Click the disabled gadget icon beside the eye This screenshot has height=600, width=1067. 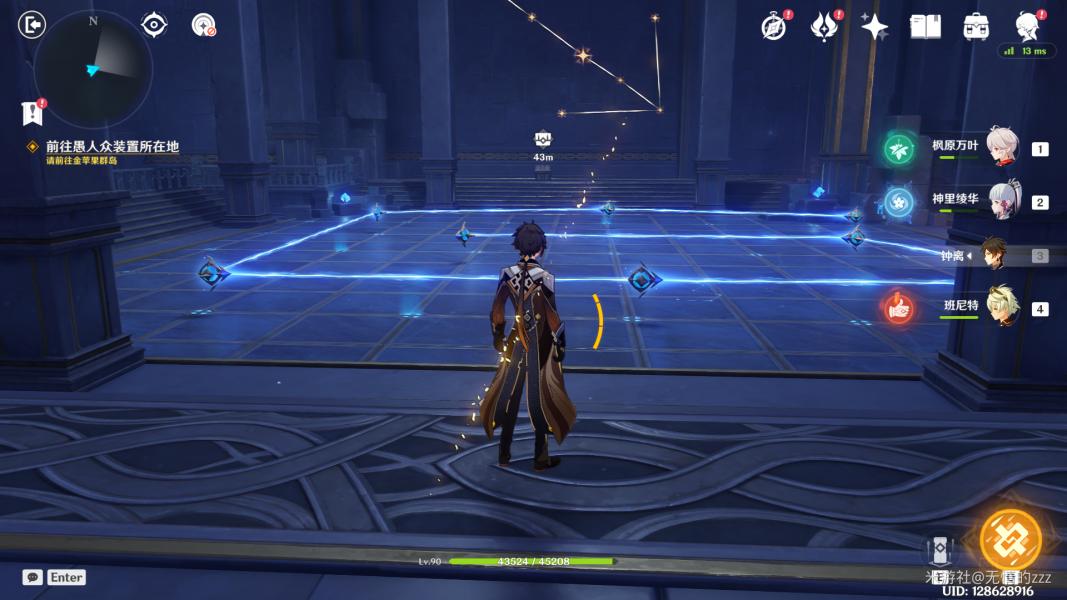pos(204,25)
